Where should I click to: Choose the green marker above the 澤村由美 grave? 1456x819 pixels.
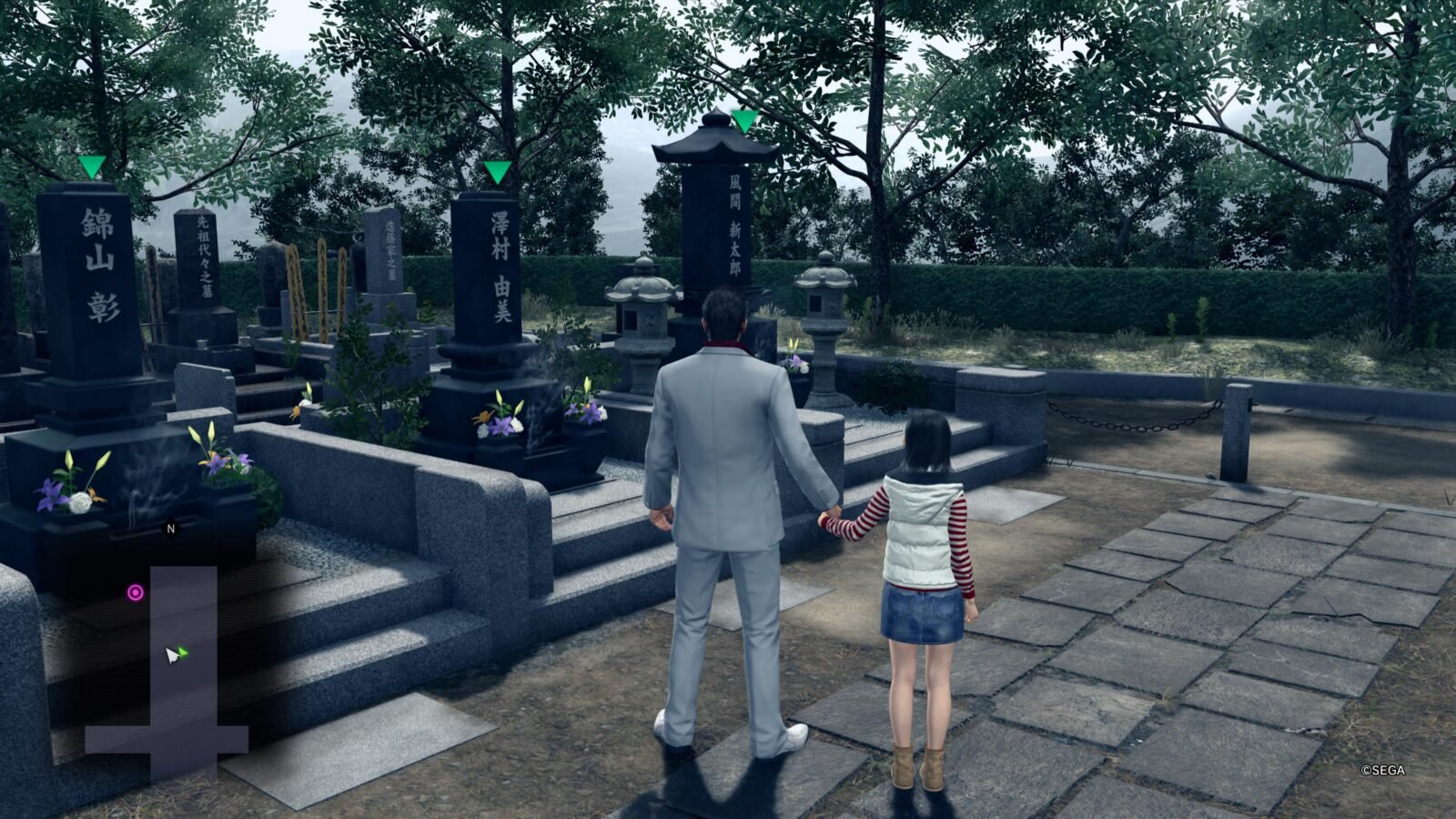pos(497,171)
